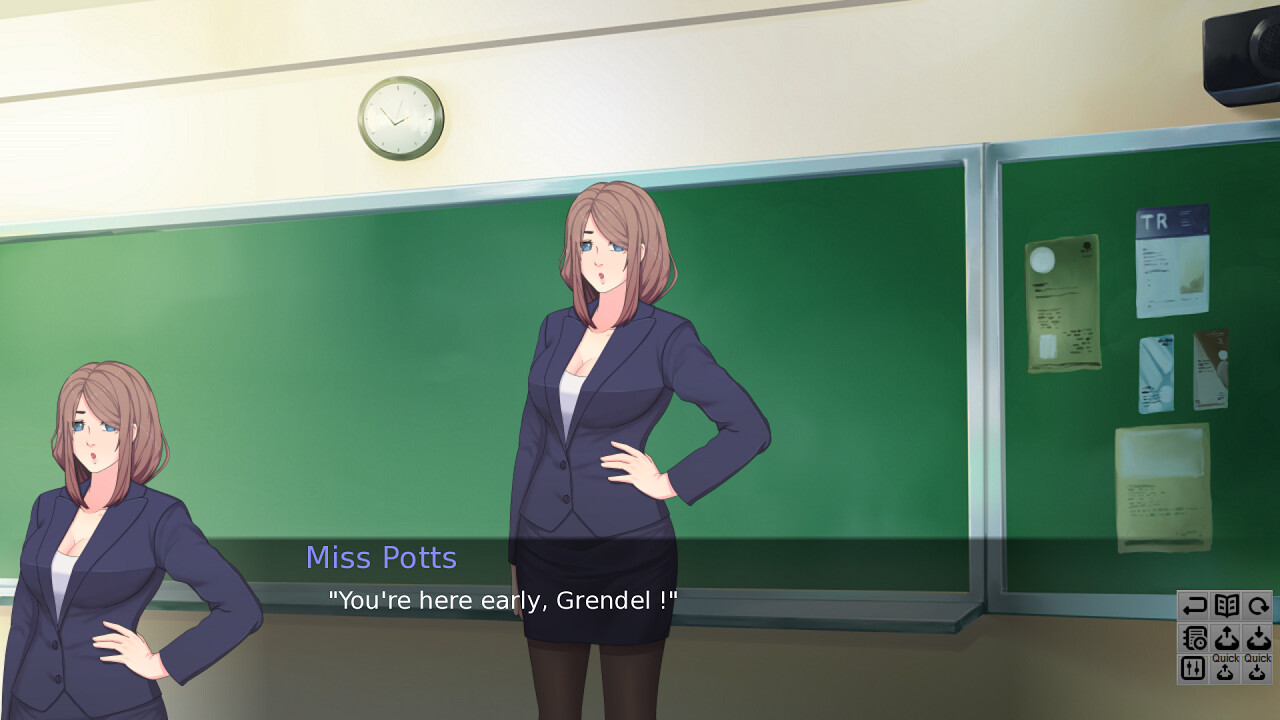Open the history log notebook icon
This screenshot has width=1280, height=720.
1193,637
